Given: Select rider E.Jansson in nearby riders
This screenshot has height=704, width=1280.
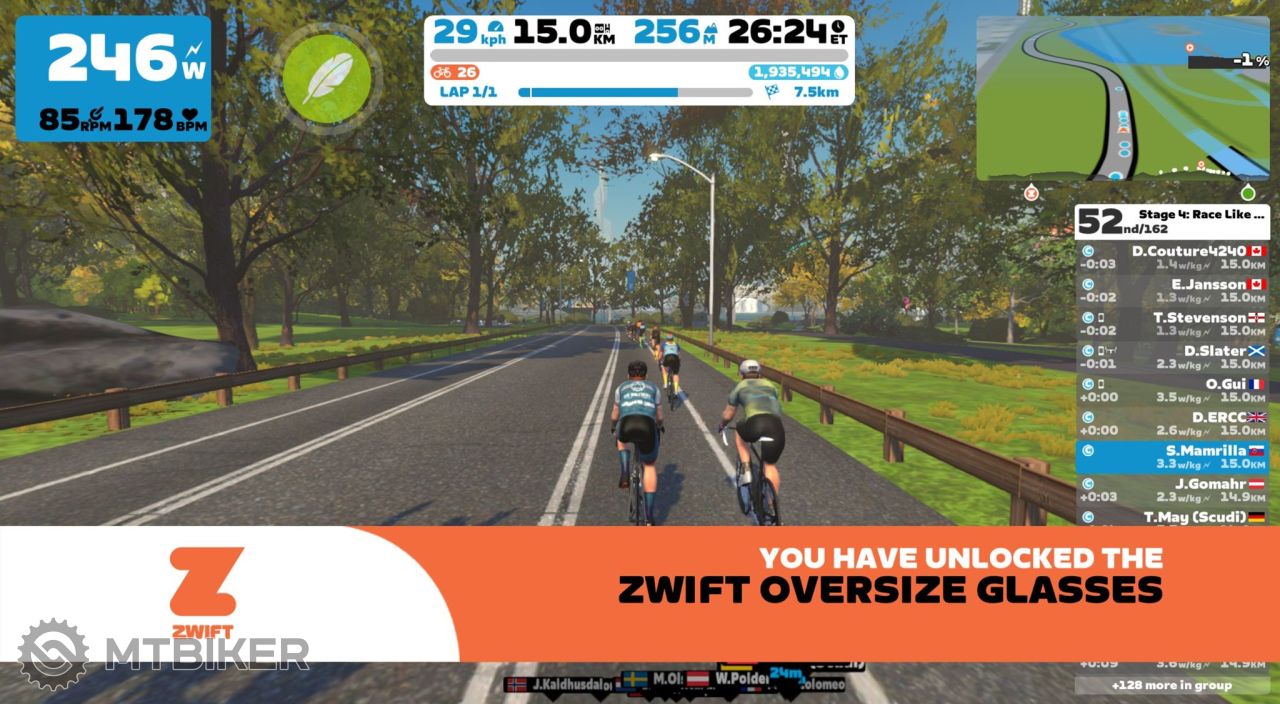Looking at the screenshot, I should 1171,290.
